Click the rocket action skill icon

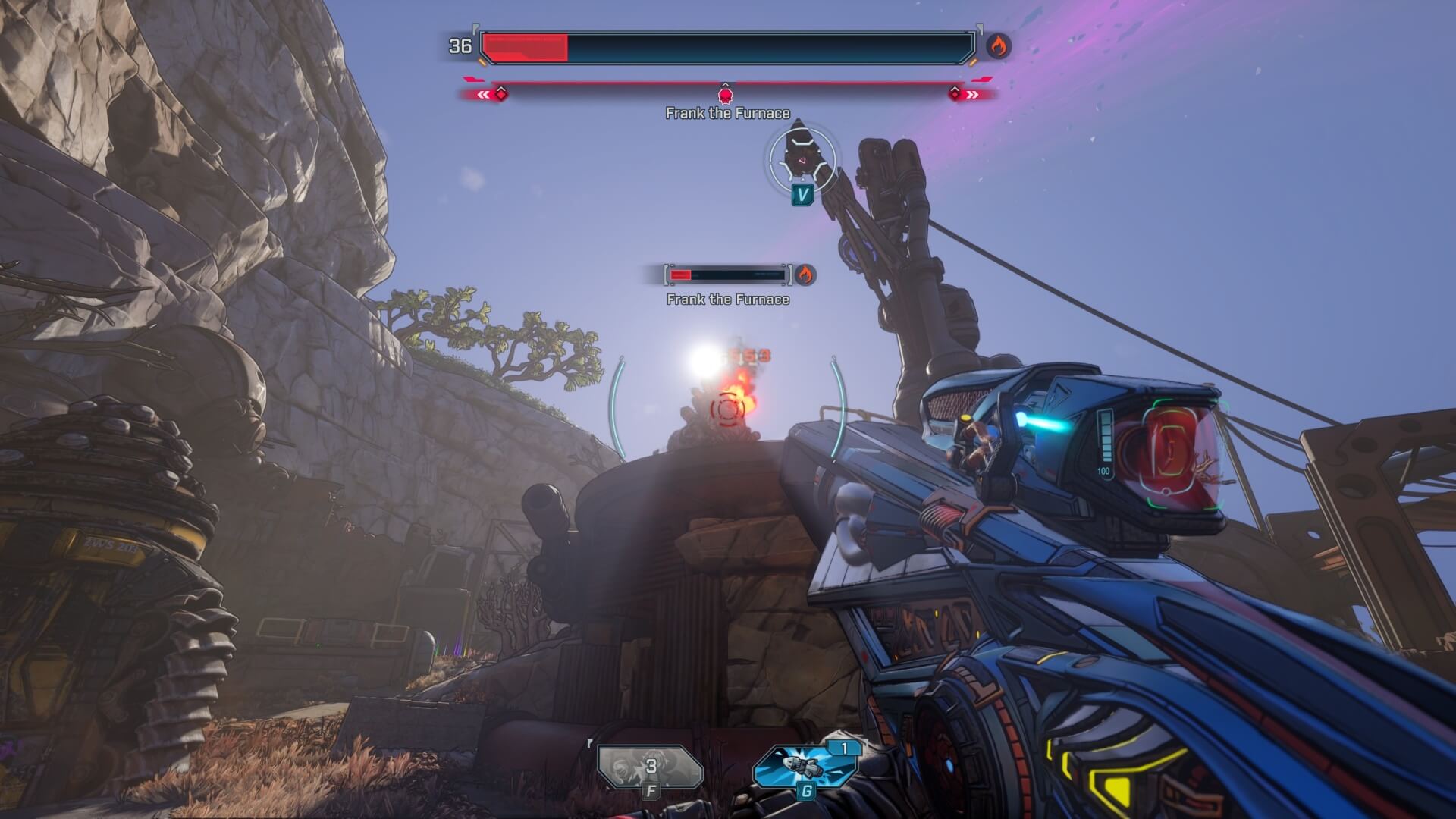click(805, 768)
